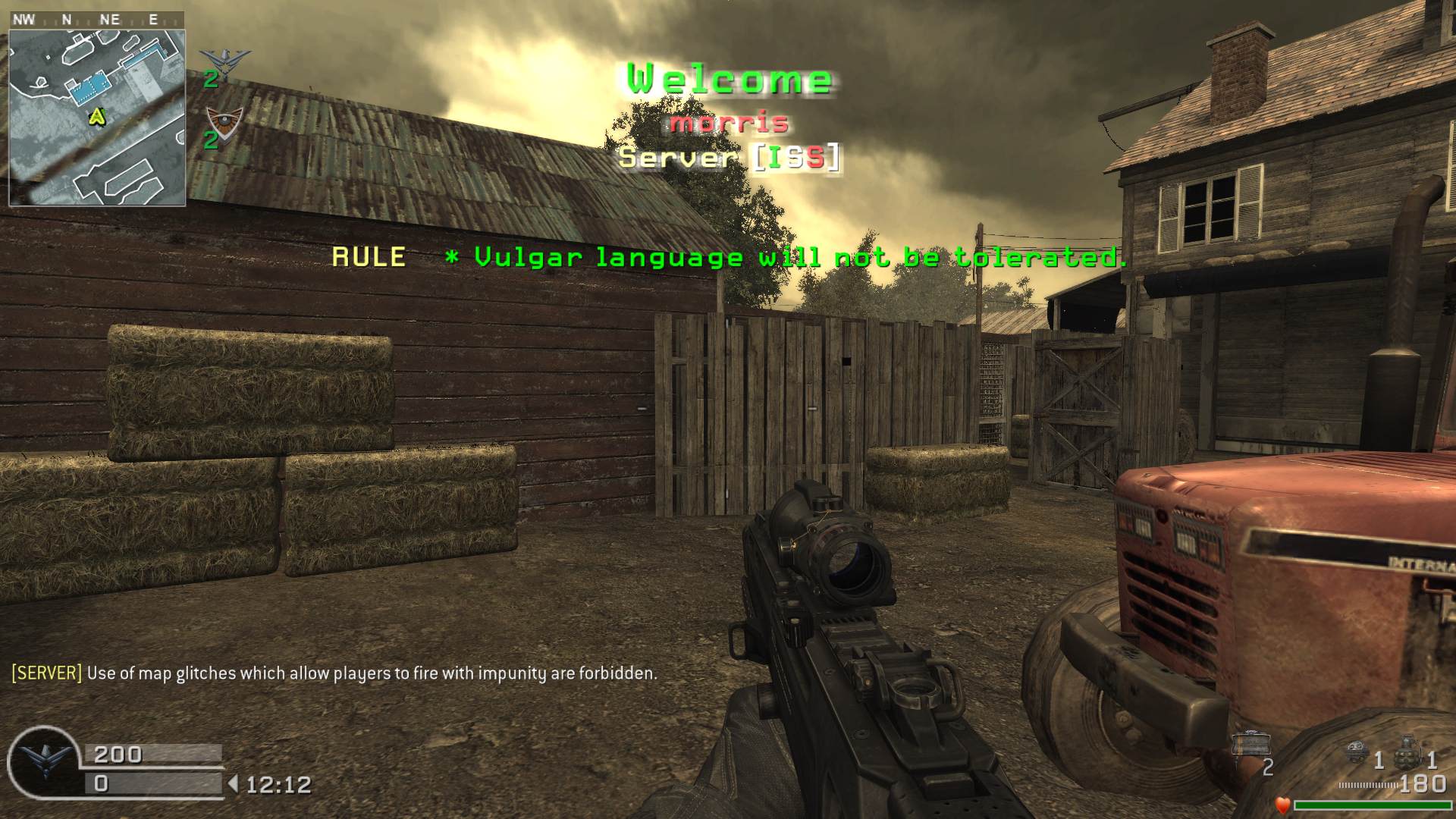The width and height of the screenshot is (1456, 819).
Task: Select the yellow player arrow on the minimap
Action: coord(97,116)
